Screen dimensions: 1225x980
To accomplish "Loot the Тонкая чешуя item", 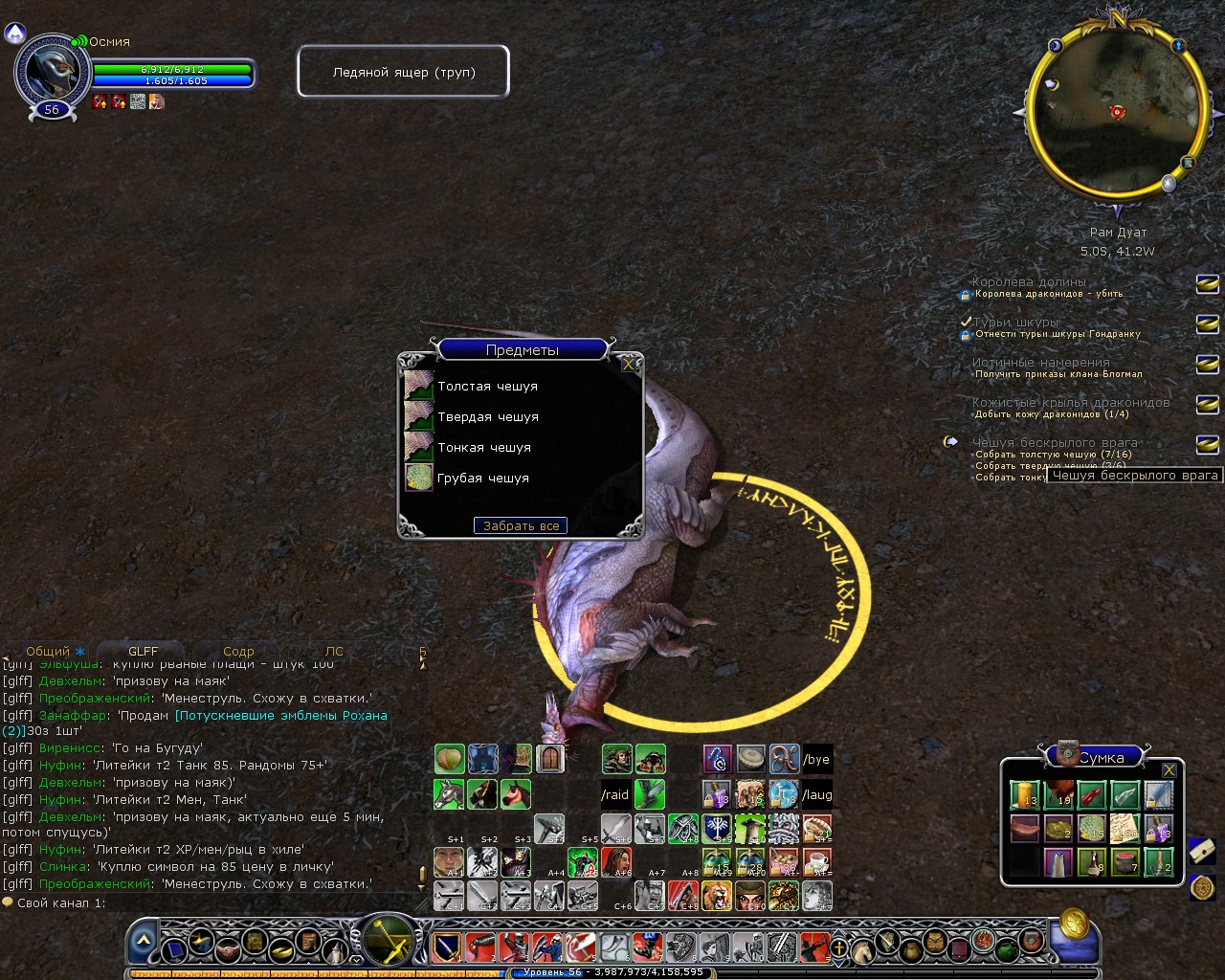I will (483, 448).
